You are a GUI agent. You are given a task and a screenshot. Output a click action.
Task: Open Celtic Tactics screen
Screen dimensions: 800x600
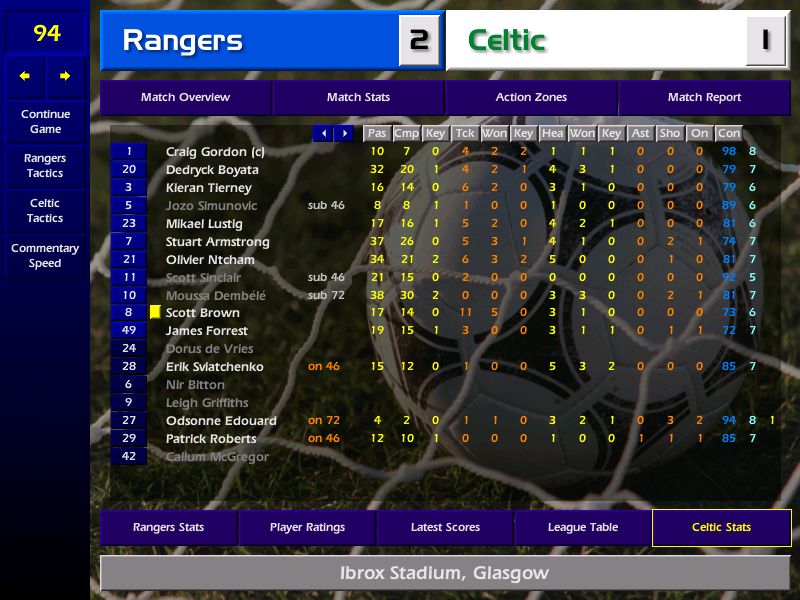point(45,211)
